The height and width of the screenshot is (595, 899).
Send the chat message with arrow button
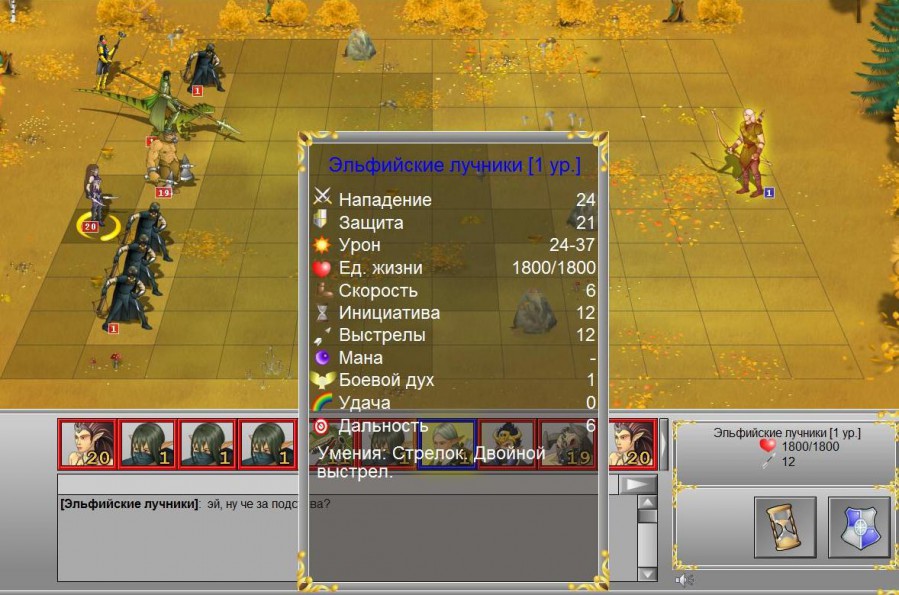[636, 484]
